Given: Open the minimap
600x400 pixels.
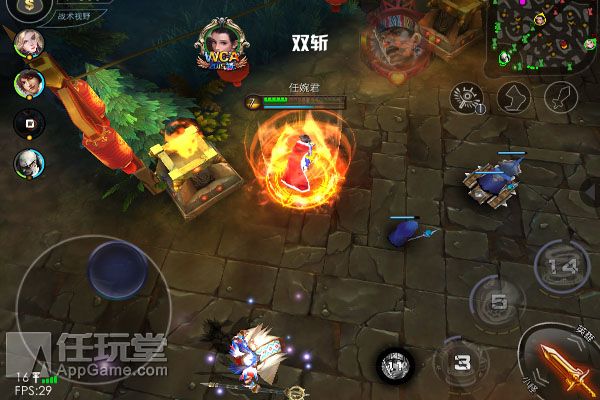Looking at the screenshot, I should click(x=543, y=32).
